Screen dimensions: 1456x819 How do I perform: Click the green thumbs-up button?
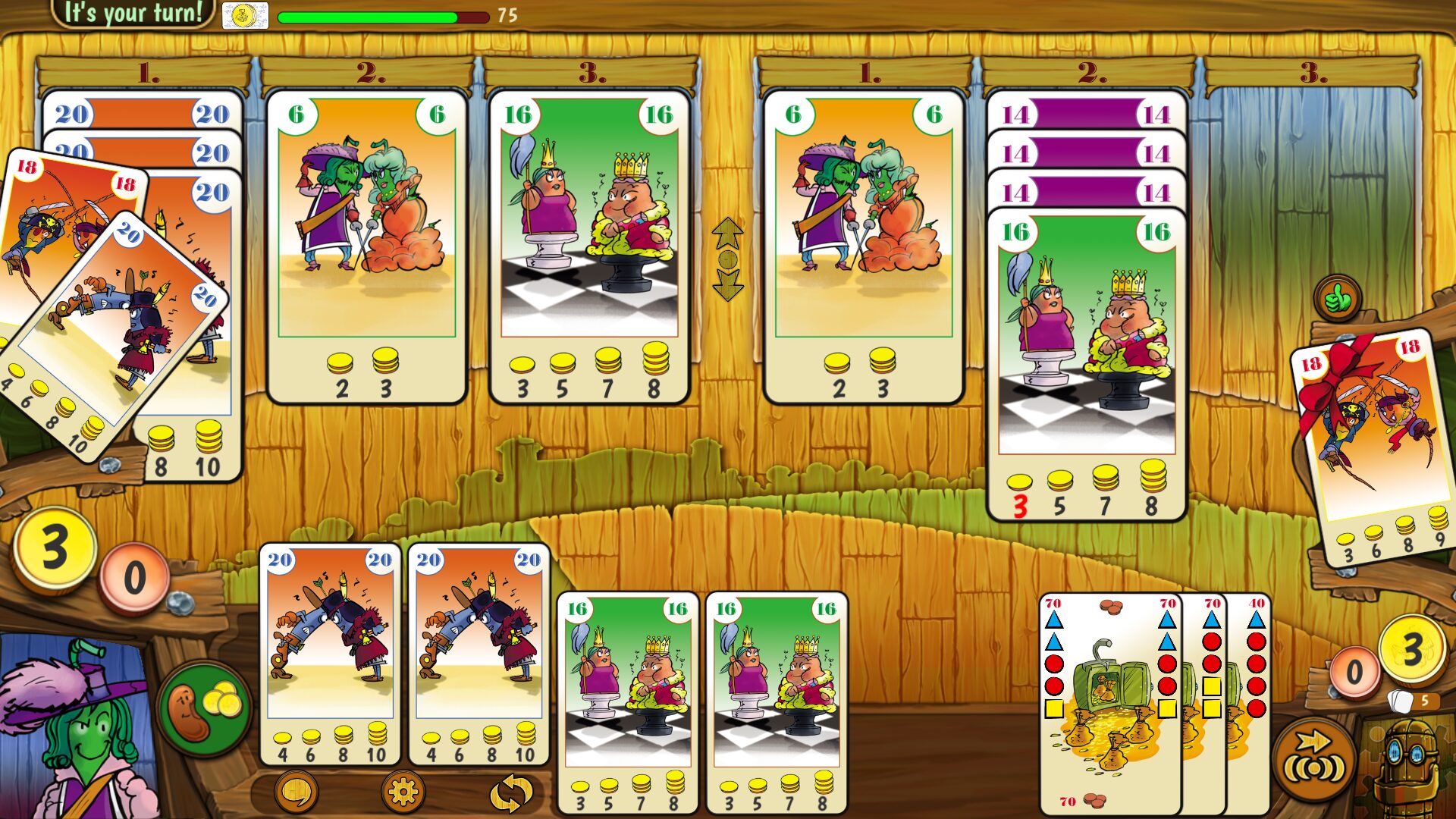pyautogui.click(x=1338, y=300)
